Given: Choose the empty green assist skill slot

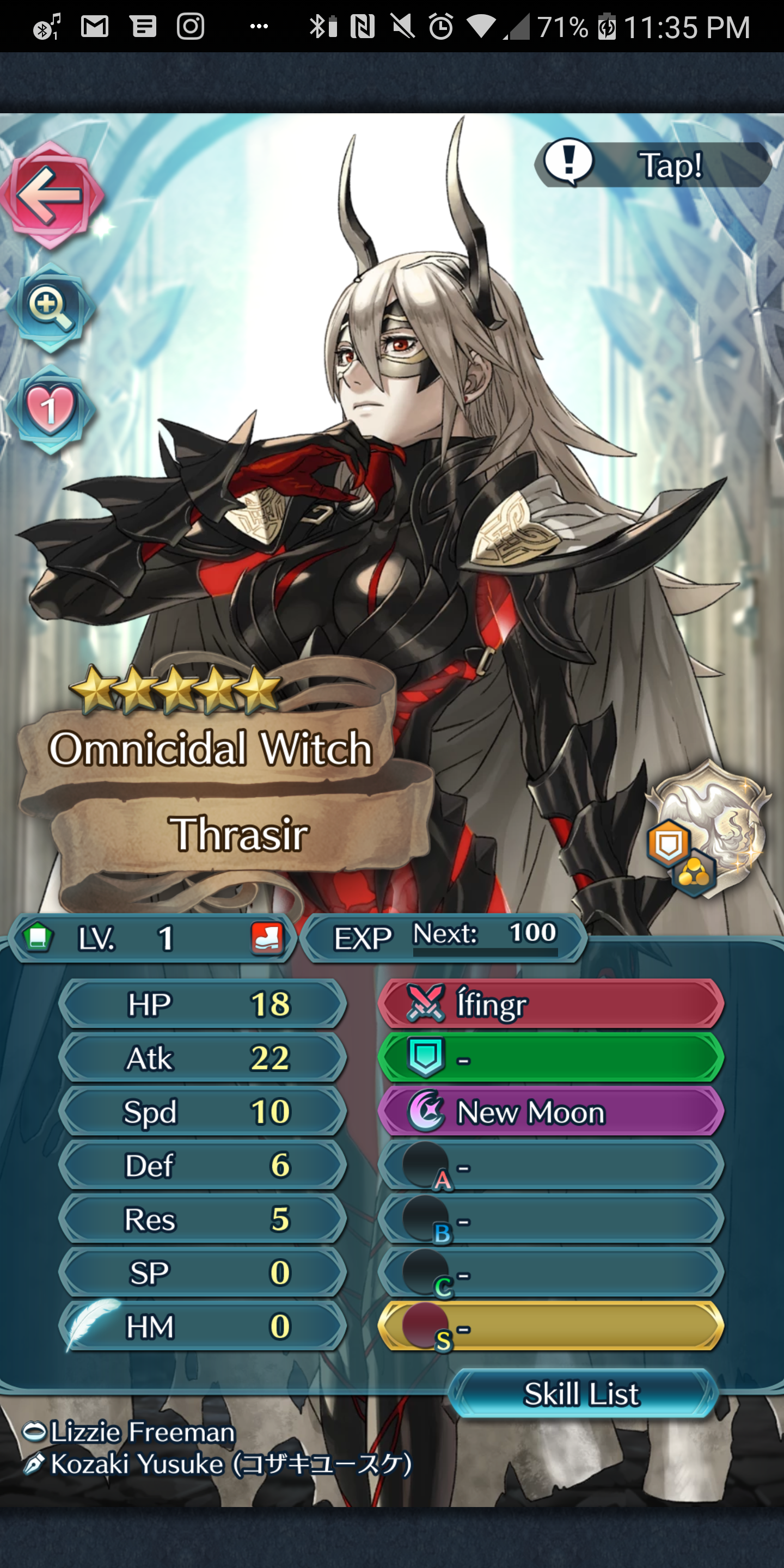Looking at the screenshot, I should [x=551, y=1058].
